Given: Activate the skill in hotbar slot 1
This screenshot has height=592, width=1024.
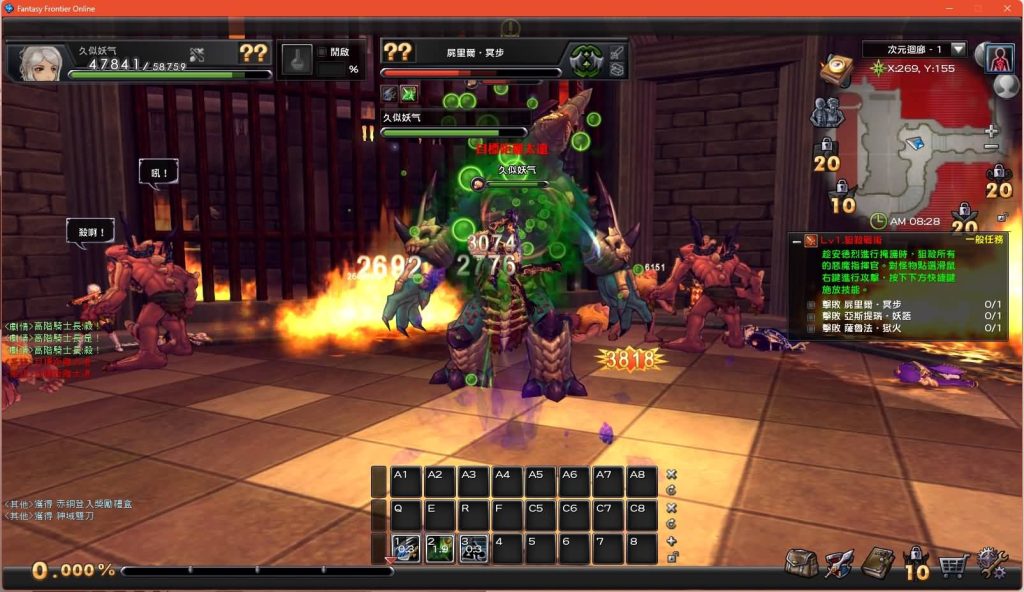Looking at the screenshot, I should pos(406,549).
